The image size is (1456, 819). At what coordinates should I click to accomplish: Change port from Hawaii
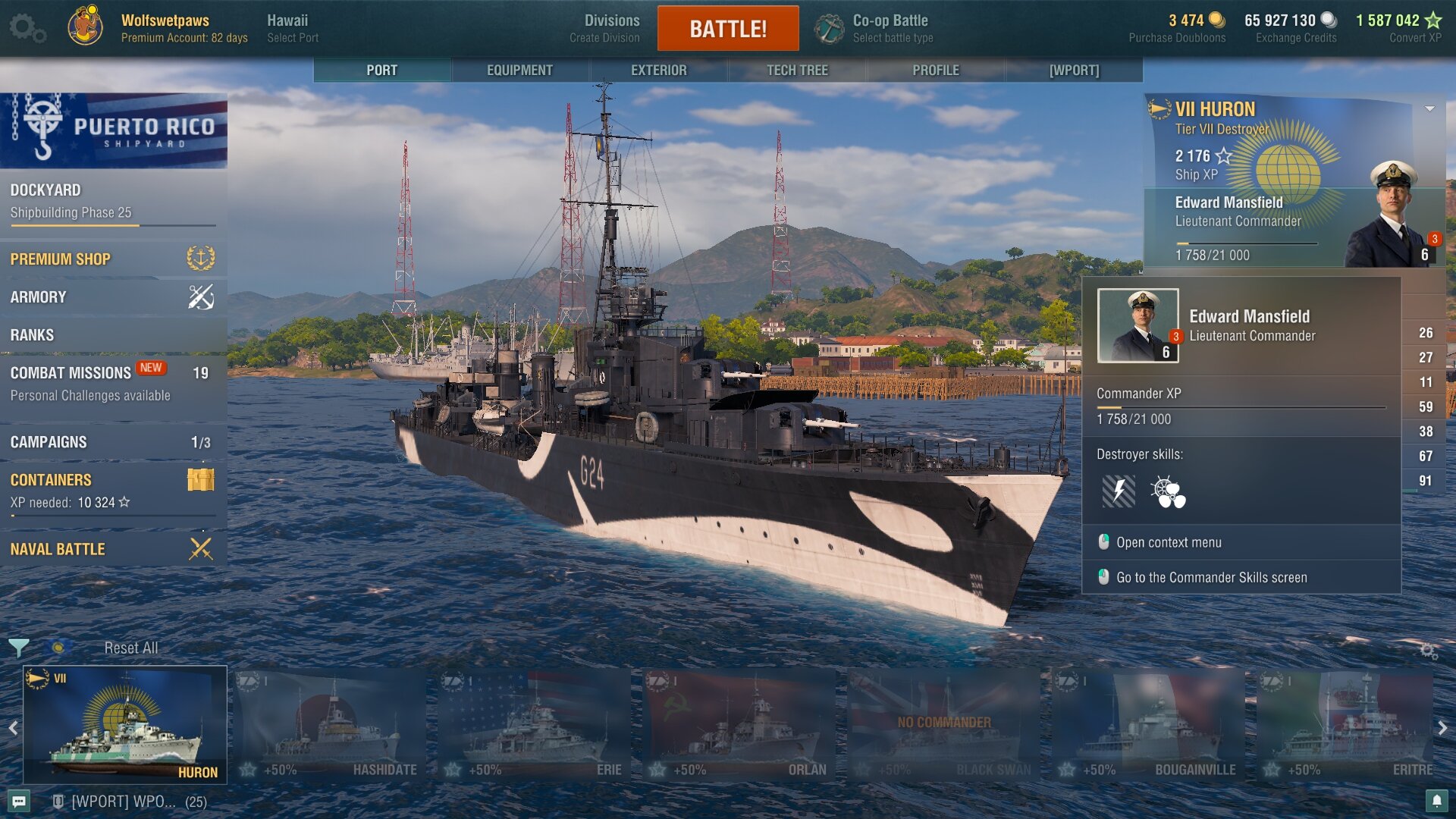click(x=292, y=28)
